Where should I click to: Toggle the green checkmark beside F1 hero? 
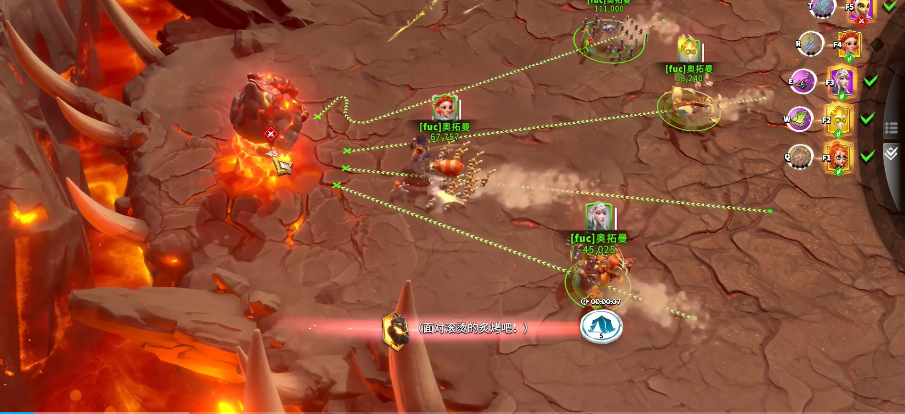(868, 155)
